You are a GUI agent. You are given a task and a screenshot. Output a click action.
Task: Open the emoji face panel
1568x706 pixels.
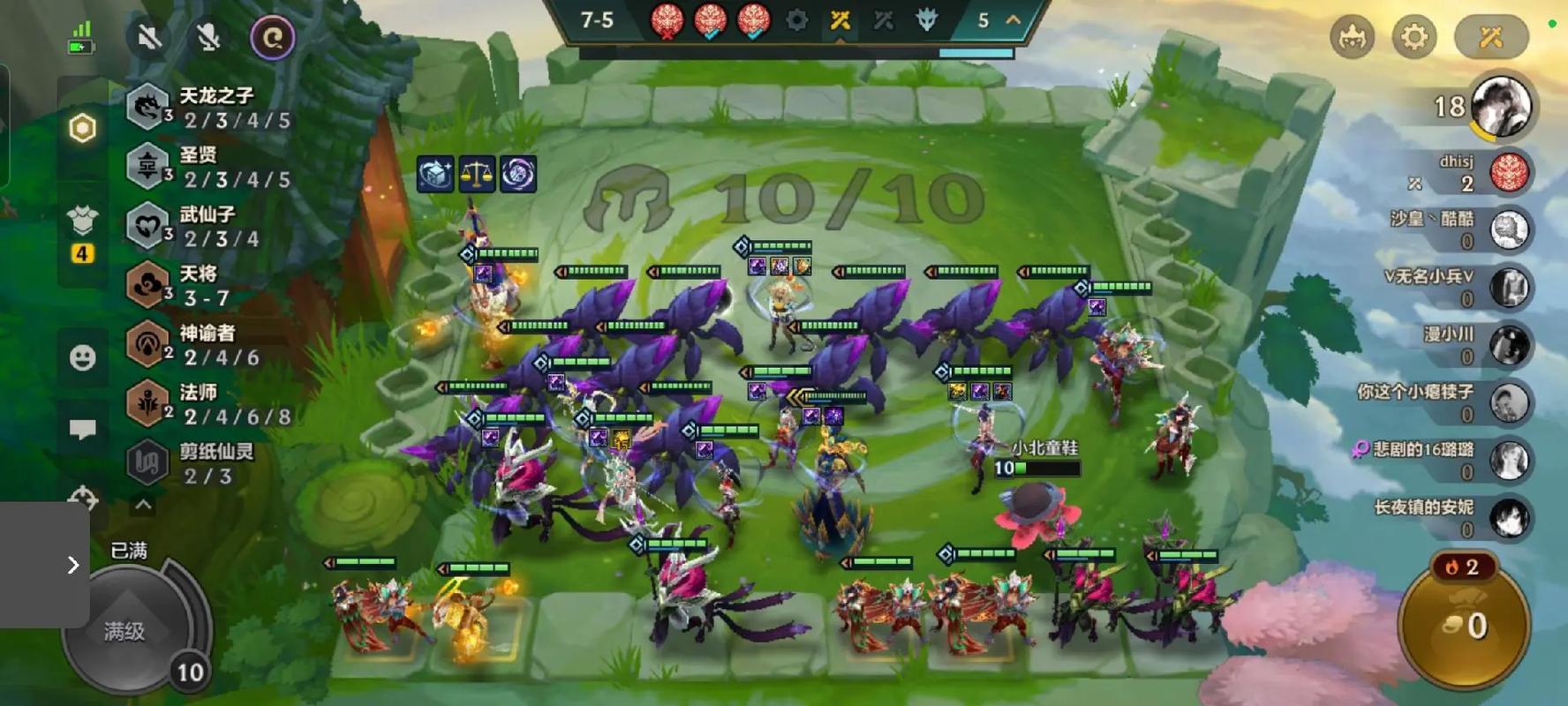83,357
